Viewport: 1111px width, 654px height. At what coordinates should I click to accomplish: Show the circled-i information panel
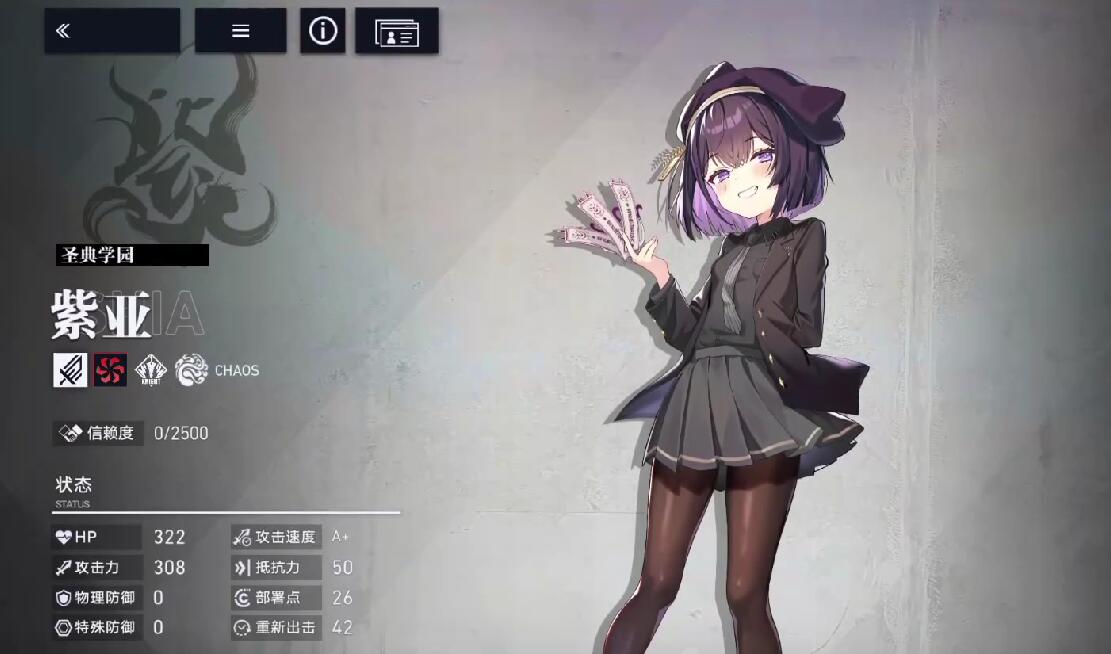pyautogui.click(x=322, y=31)
